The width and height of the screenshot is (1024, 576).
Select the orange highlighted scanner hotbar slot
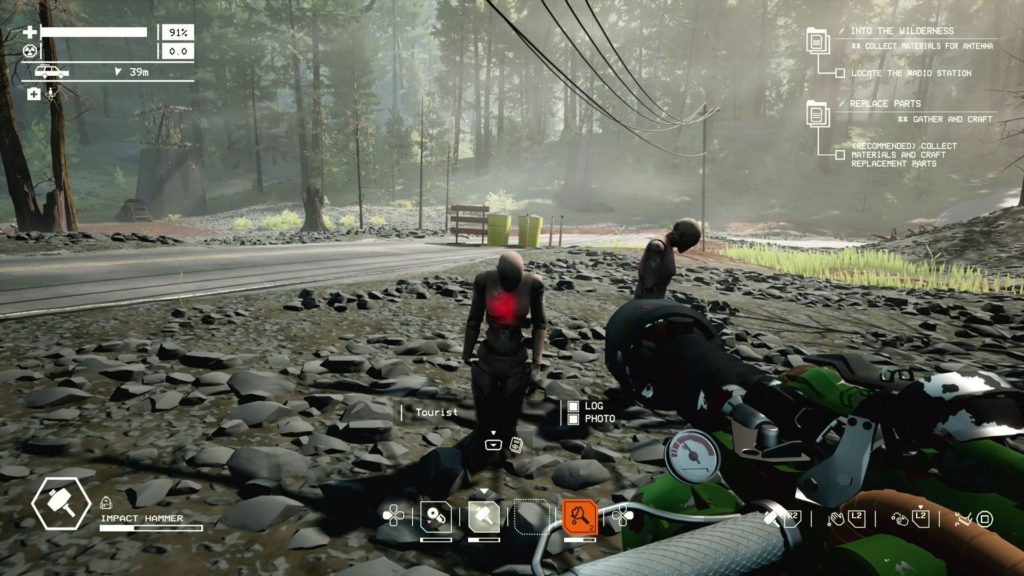(579, 516)
